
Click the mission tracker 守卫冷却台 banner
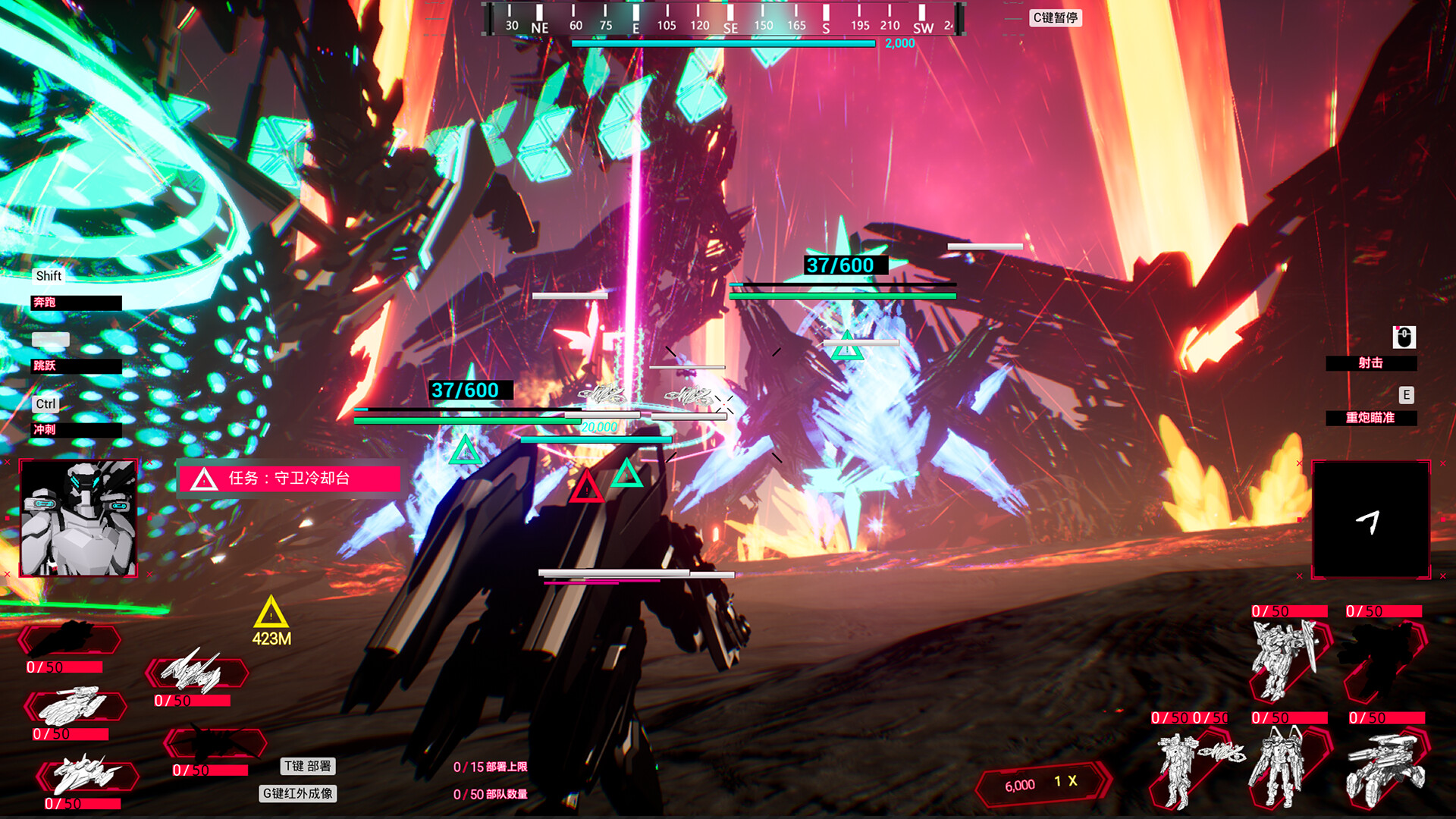pyautogui.click(x=289, y=479)
